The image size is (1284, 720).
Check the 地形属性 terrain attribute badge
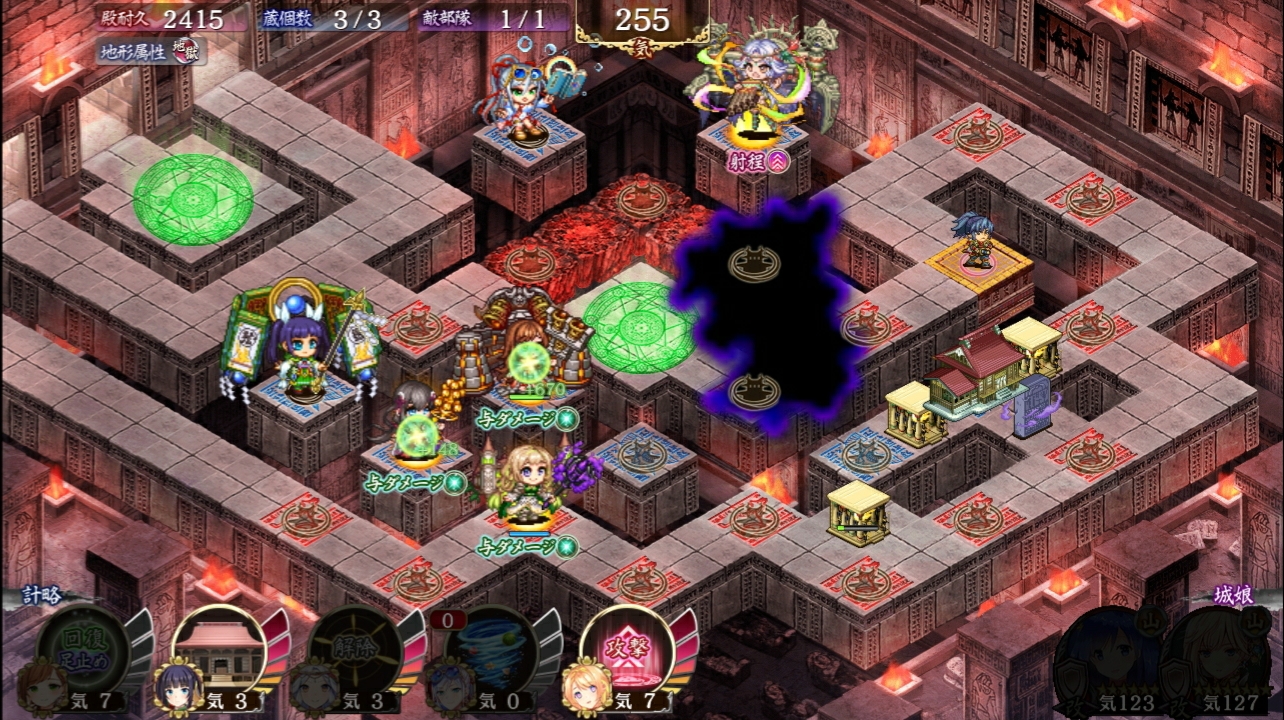click(x=152, y=50)
